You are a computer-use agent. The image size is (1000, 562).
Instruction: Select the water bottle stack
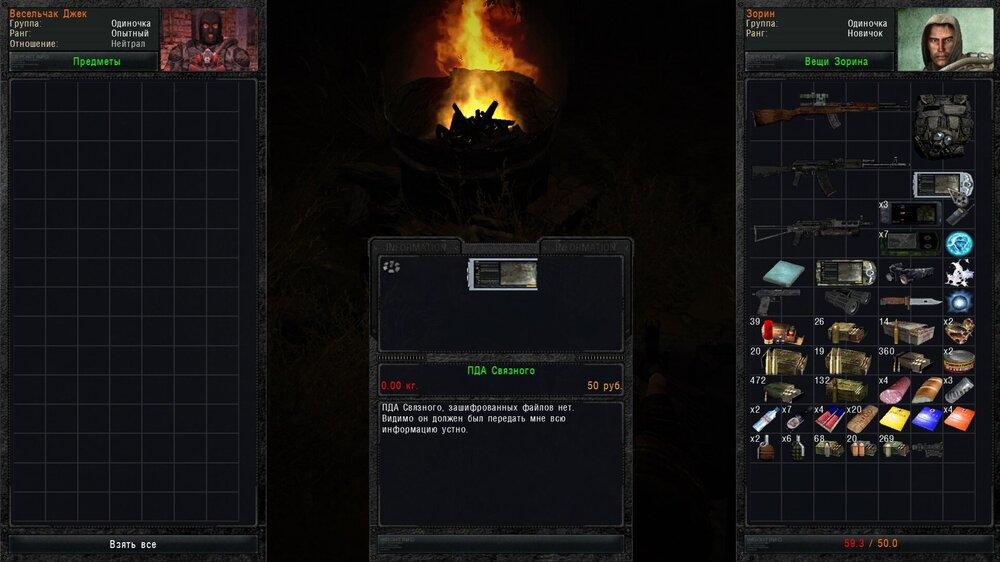(x=765, y=418)
